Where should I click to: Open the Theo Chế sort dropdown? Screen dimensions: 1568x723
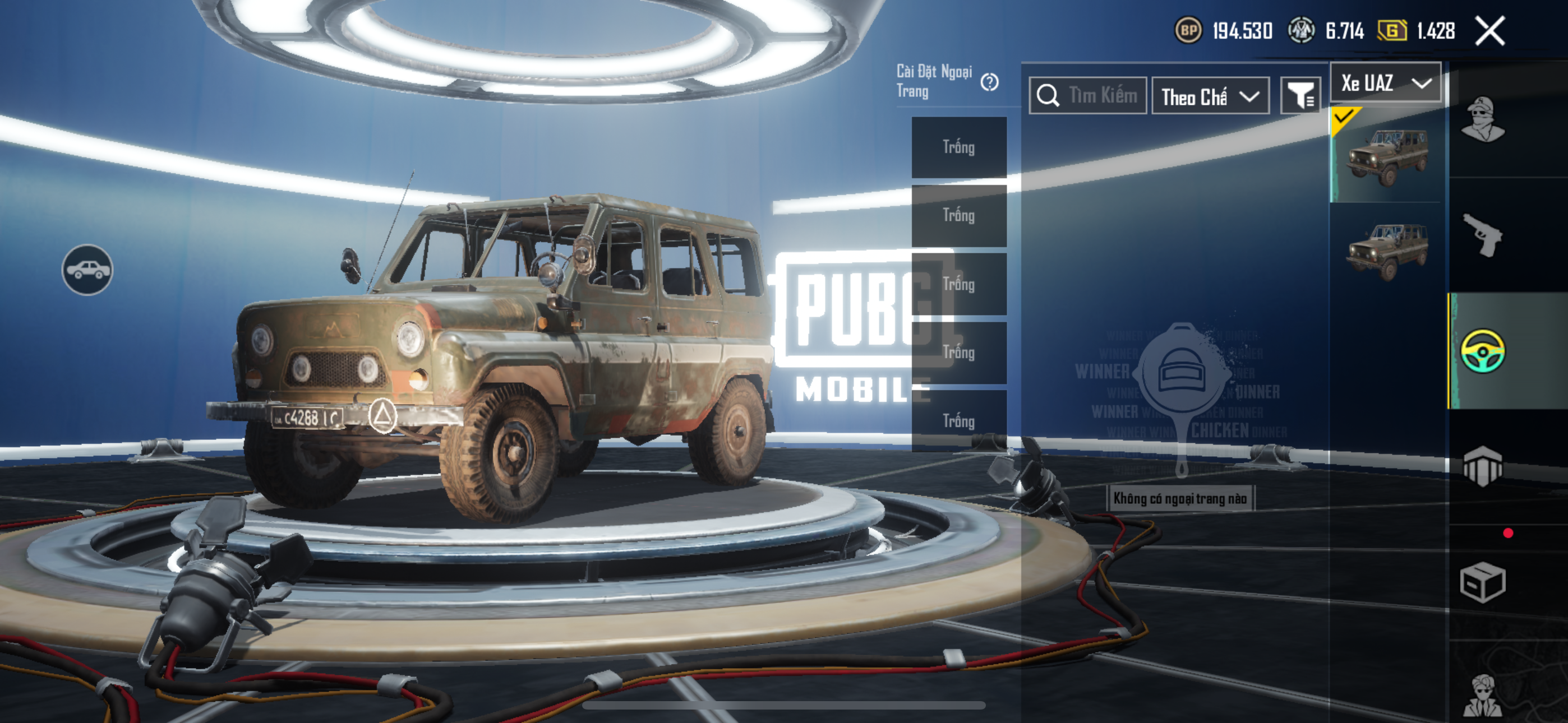tap(1210, 96)
